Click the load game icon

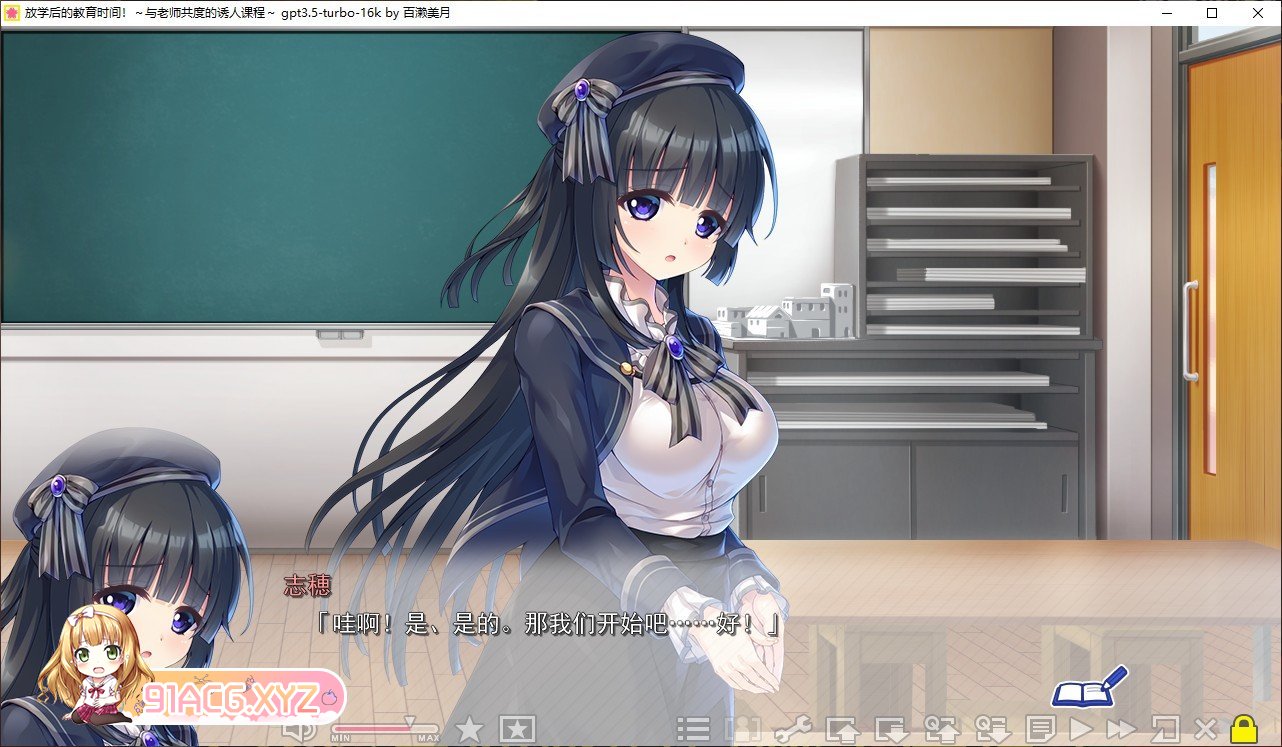coord(893,730)
